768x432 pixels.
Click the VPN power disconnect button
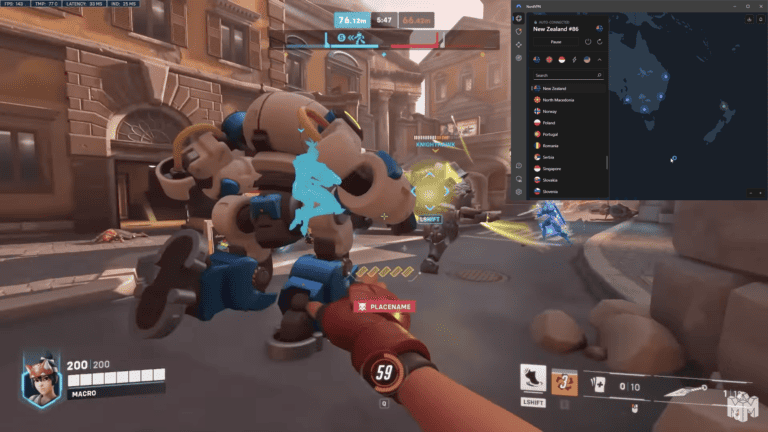587,42
